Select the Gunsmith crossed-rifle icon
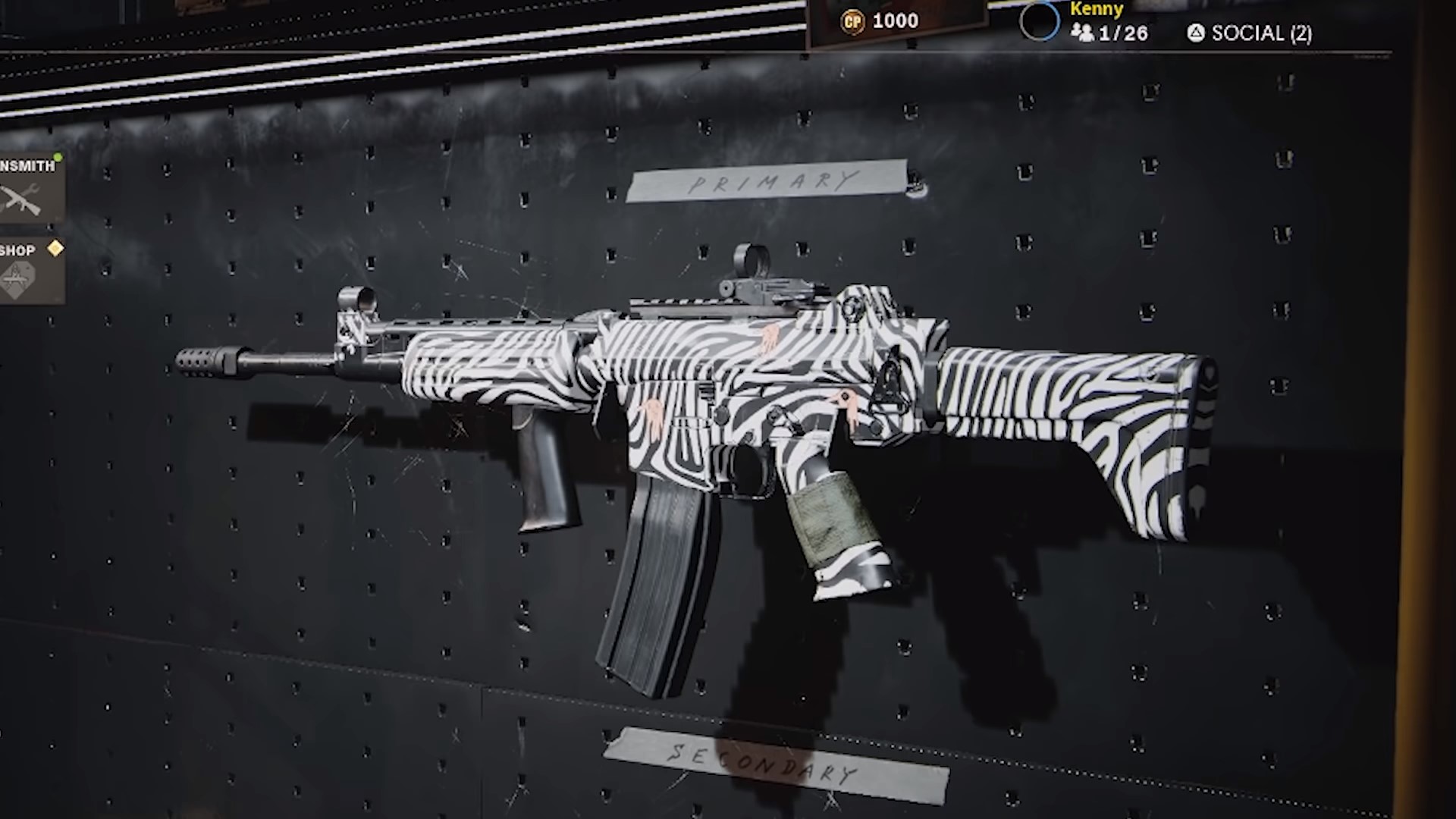The image size is (1456, 819). click(21, 199)
